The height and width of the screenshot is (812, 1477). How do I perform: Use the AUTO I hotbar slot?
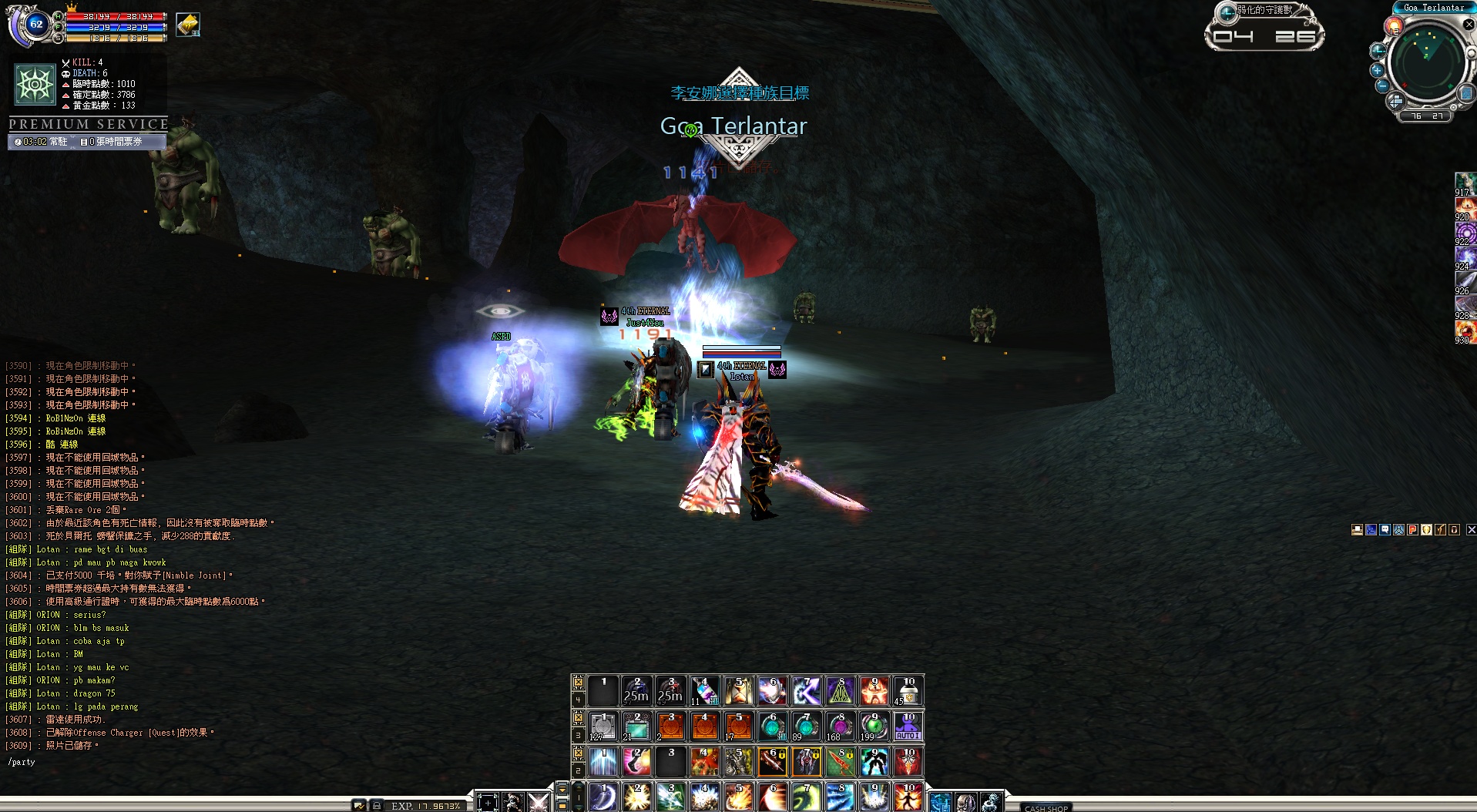tap(908, 726)
